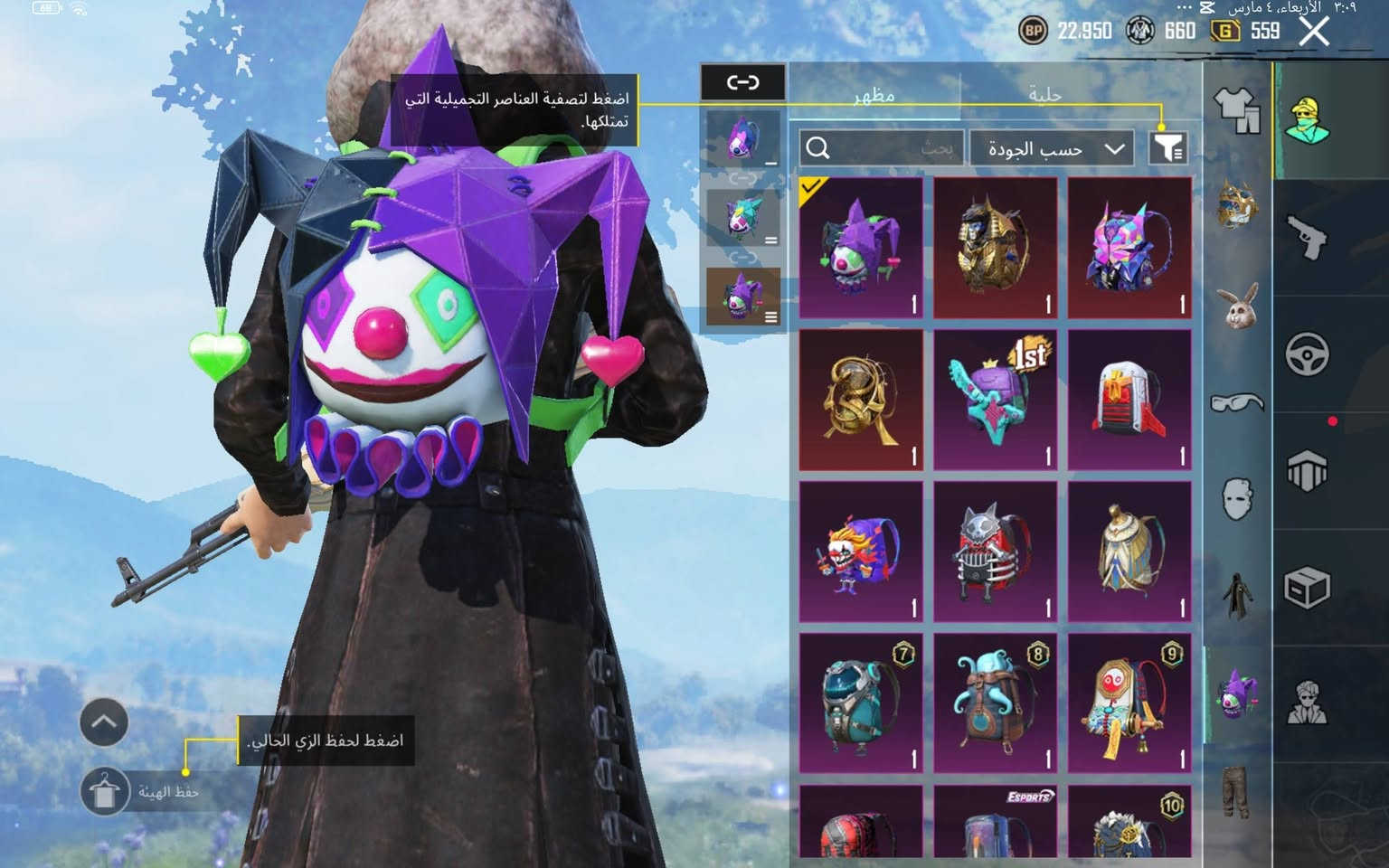This screenshot has width=1389, height=868.
Task: Open the quality sort dropdown
Action: [x=1054, y=148]
